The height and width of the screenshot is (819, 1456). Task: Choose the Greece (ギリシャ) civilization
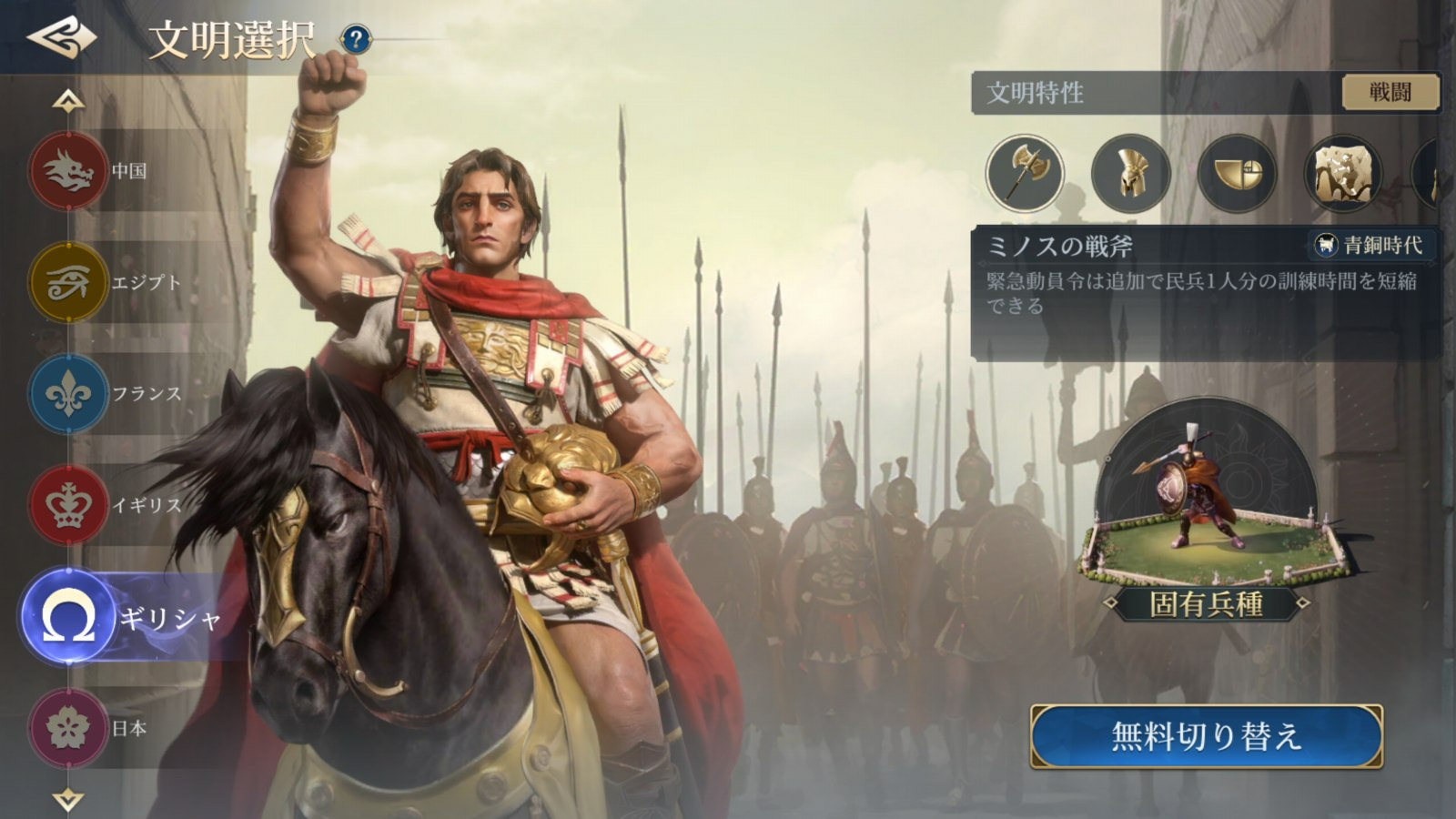click(68, 617)
